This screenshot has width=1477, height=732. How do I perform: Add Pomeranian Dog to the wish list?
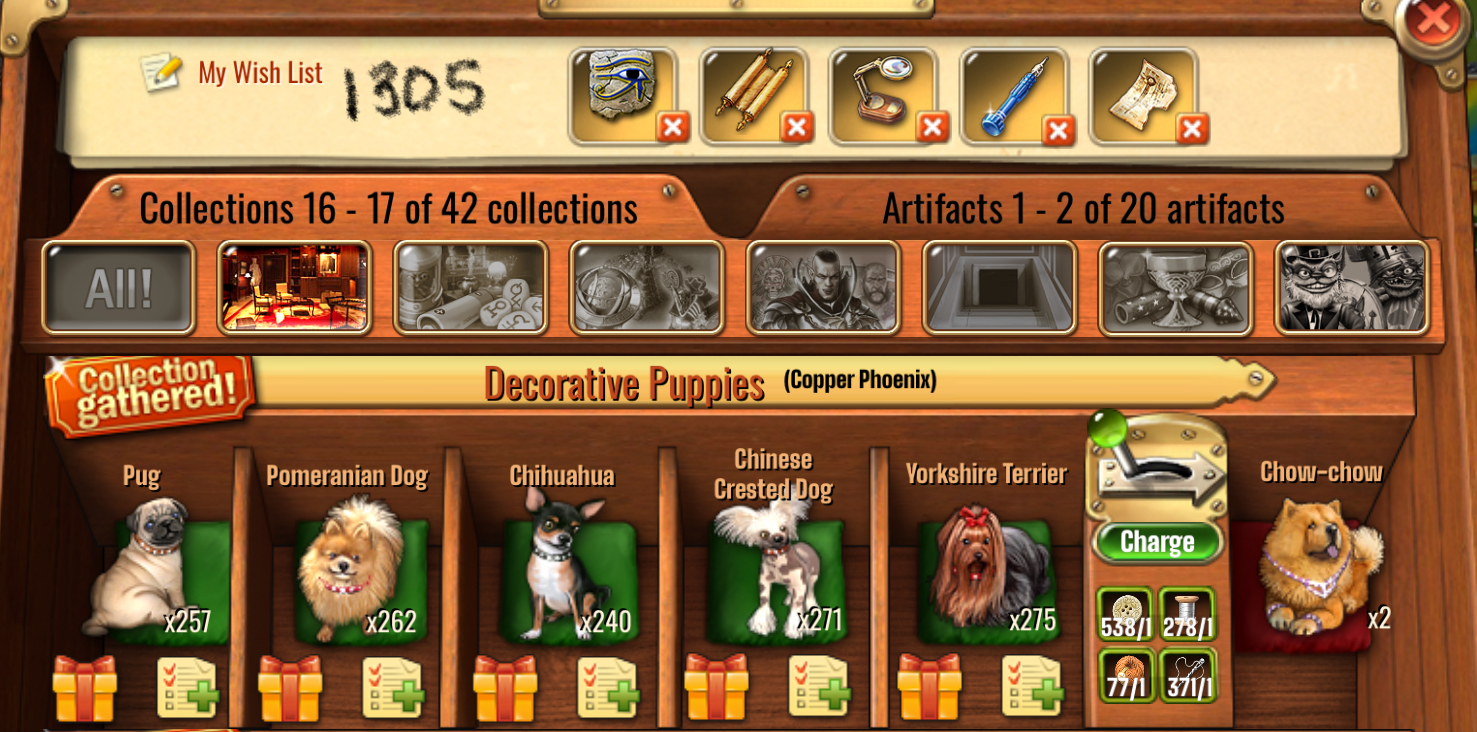click(392, 687)
